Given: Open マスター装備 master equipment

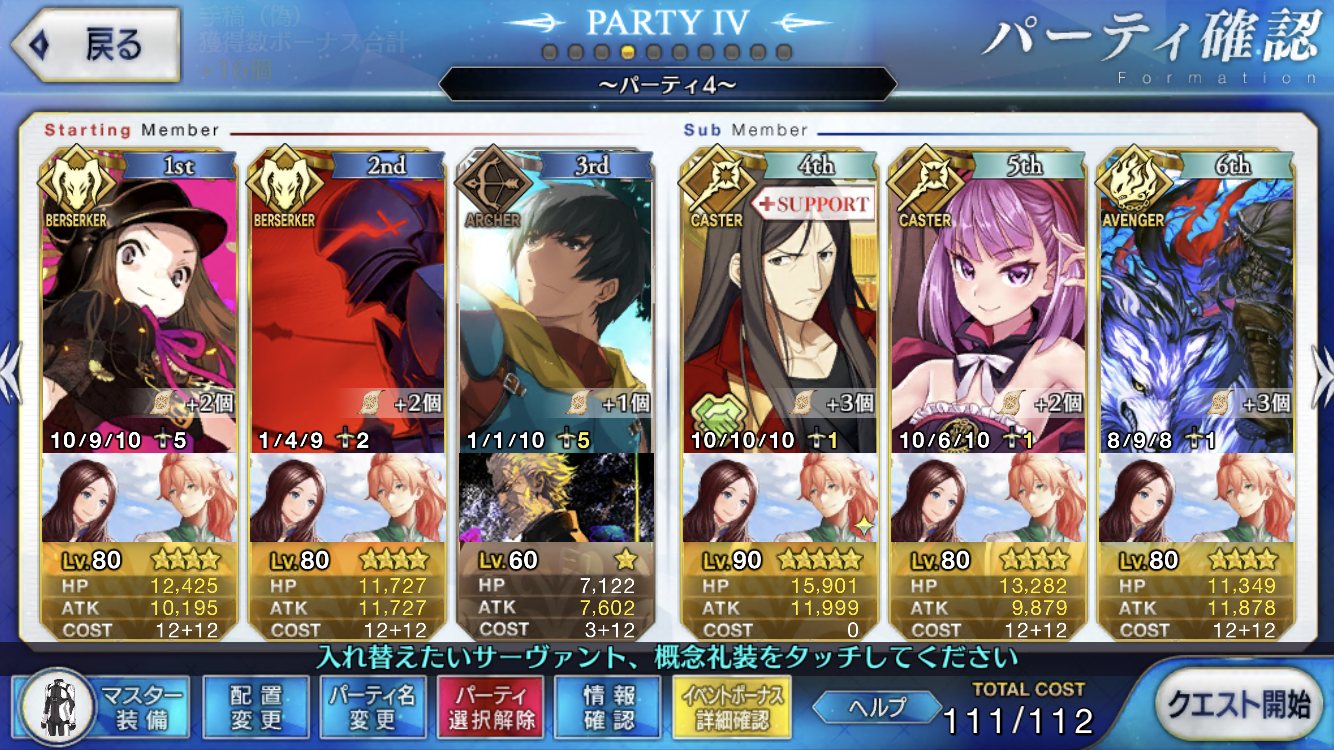Looking at the screenshot, I should 102,707.
